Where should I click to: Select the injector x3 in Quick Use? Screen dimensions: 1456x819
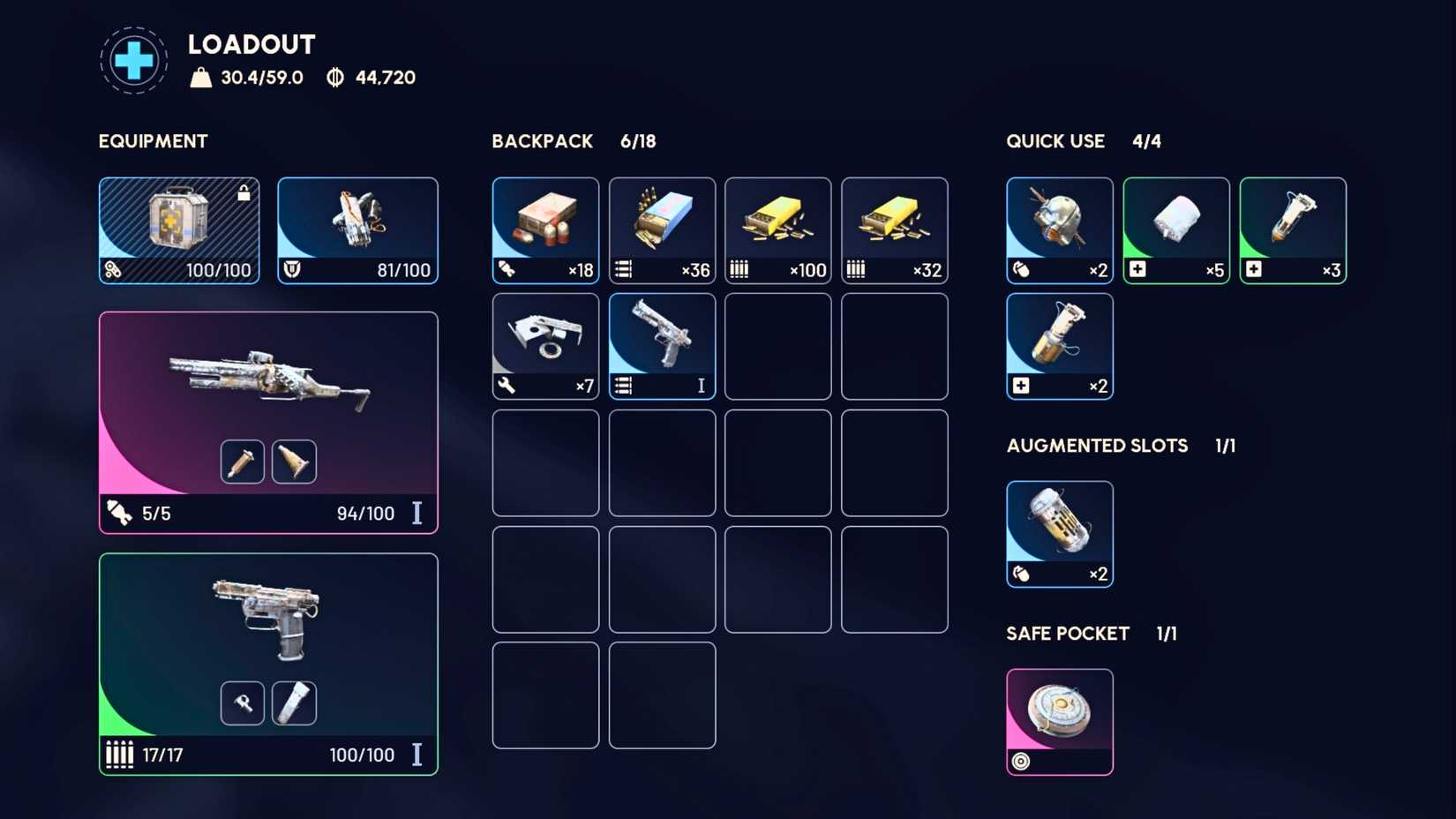[x=1292, y=229]
